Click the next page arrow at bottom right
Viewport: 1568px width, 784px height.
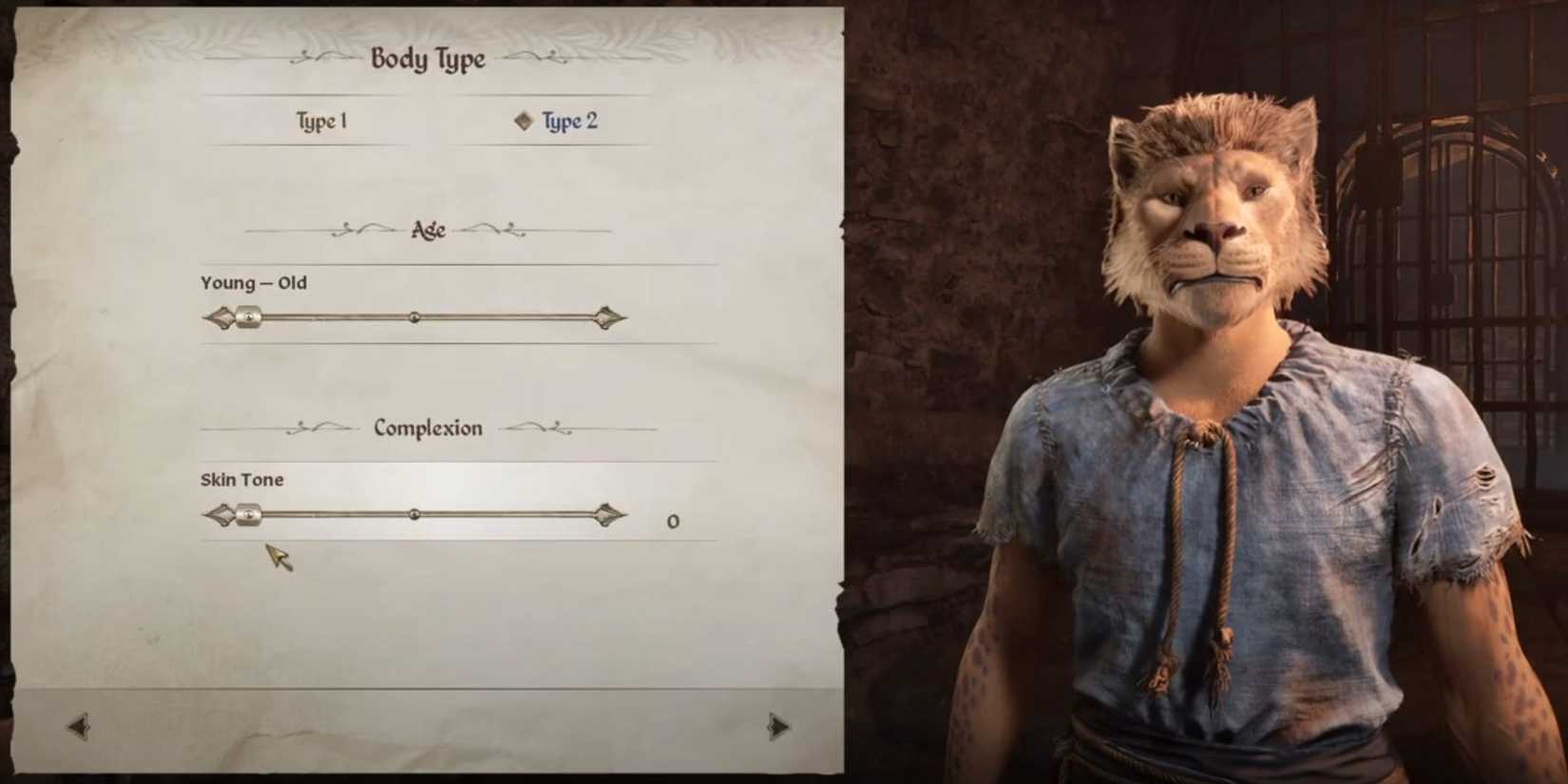(775, 726)
